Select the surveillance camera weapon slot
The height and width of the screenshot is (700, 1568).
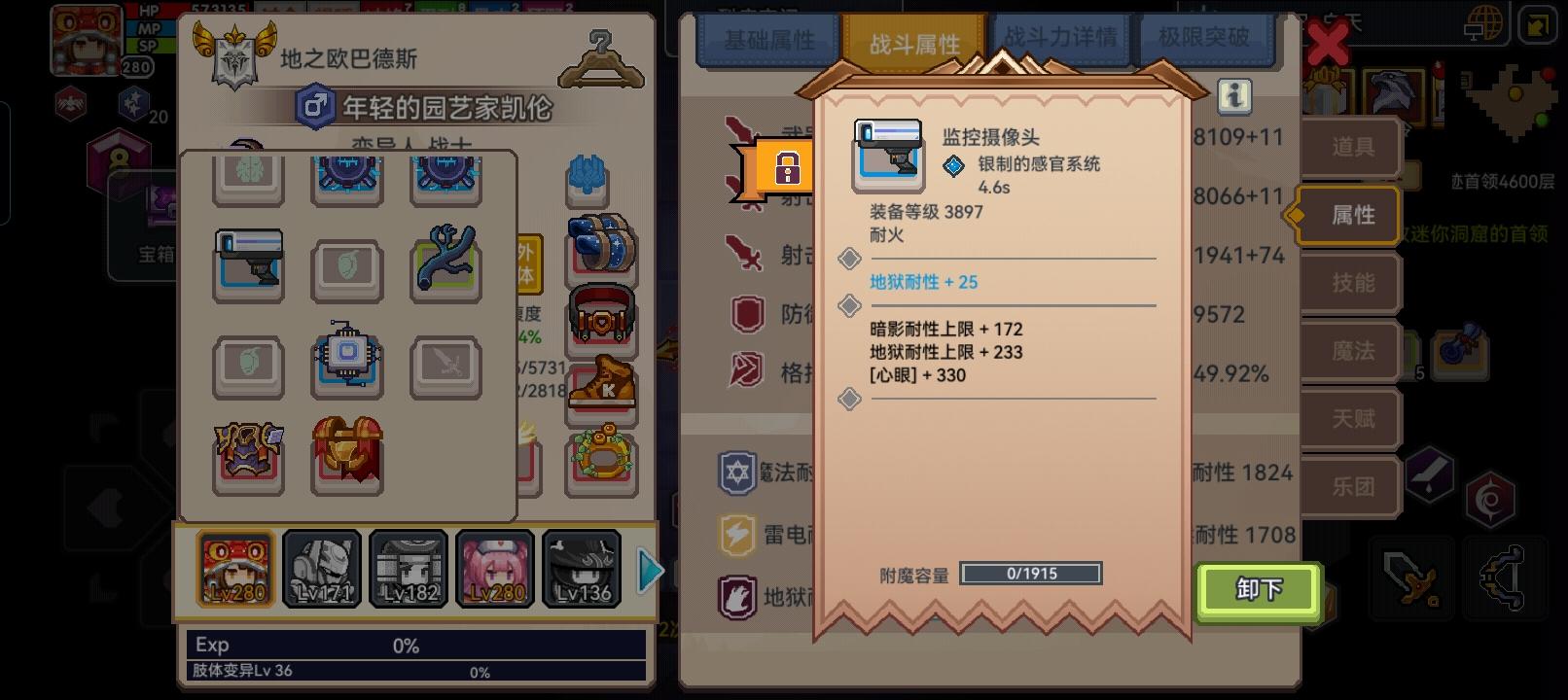pyautogui.click(x=248, y=264)
